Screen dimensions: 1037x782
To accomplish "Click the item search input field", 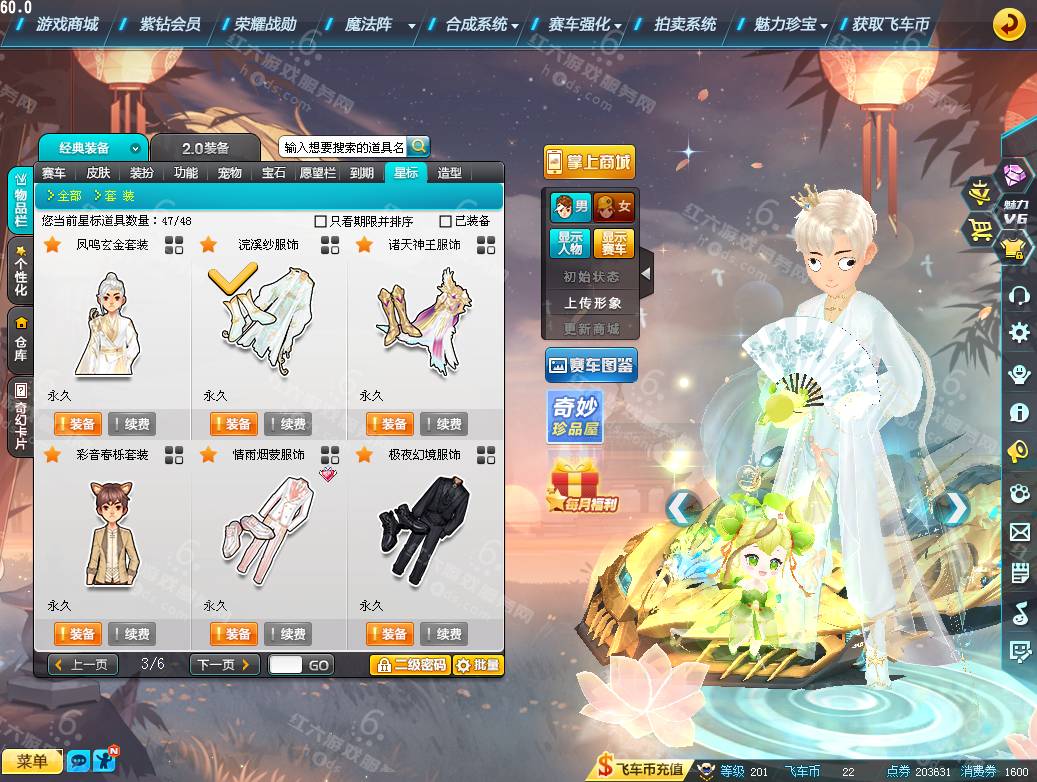I will click(x=343, y=147).
